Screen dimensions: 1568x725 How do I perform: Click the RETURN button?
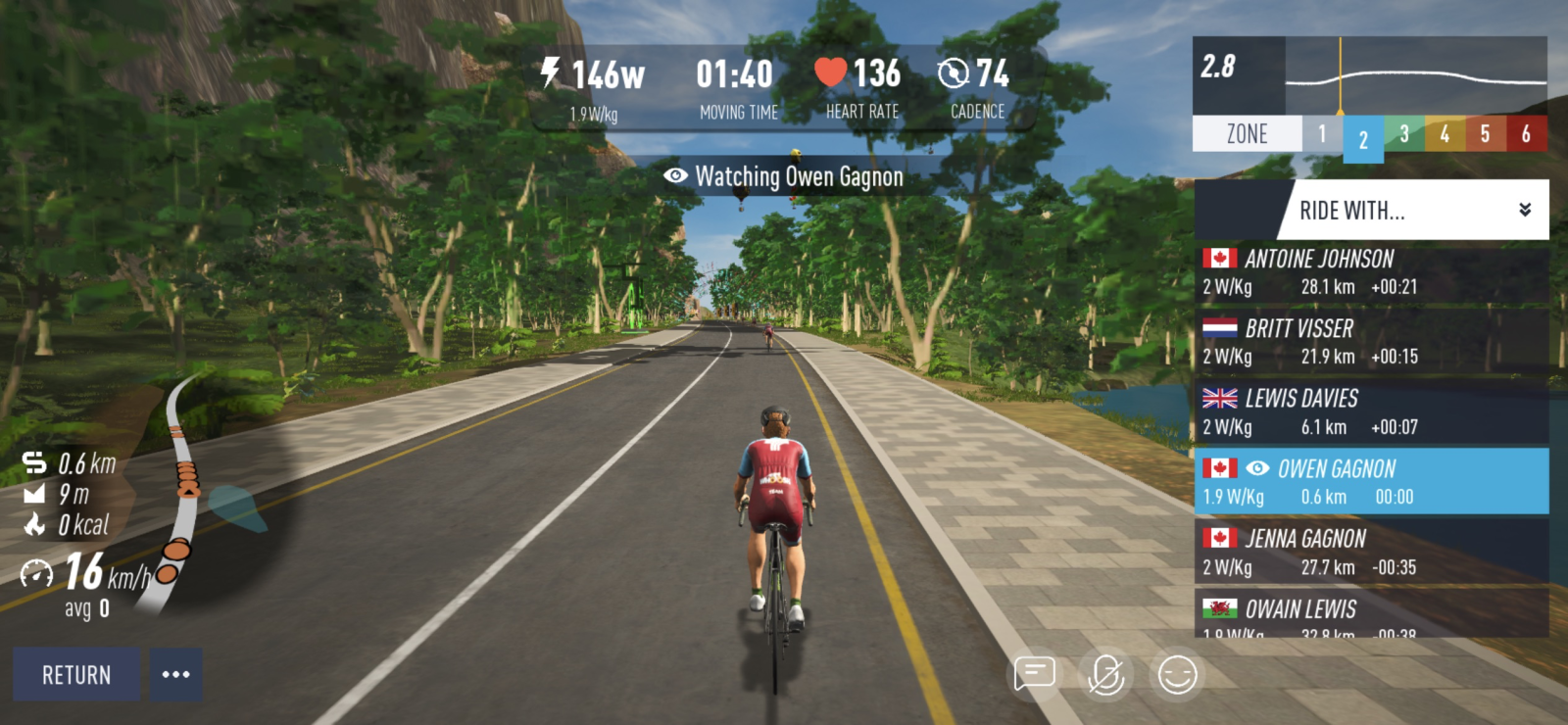point(76,675)
